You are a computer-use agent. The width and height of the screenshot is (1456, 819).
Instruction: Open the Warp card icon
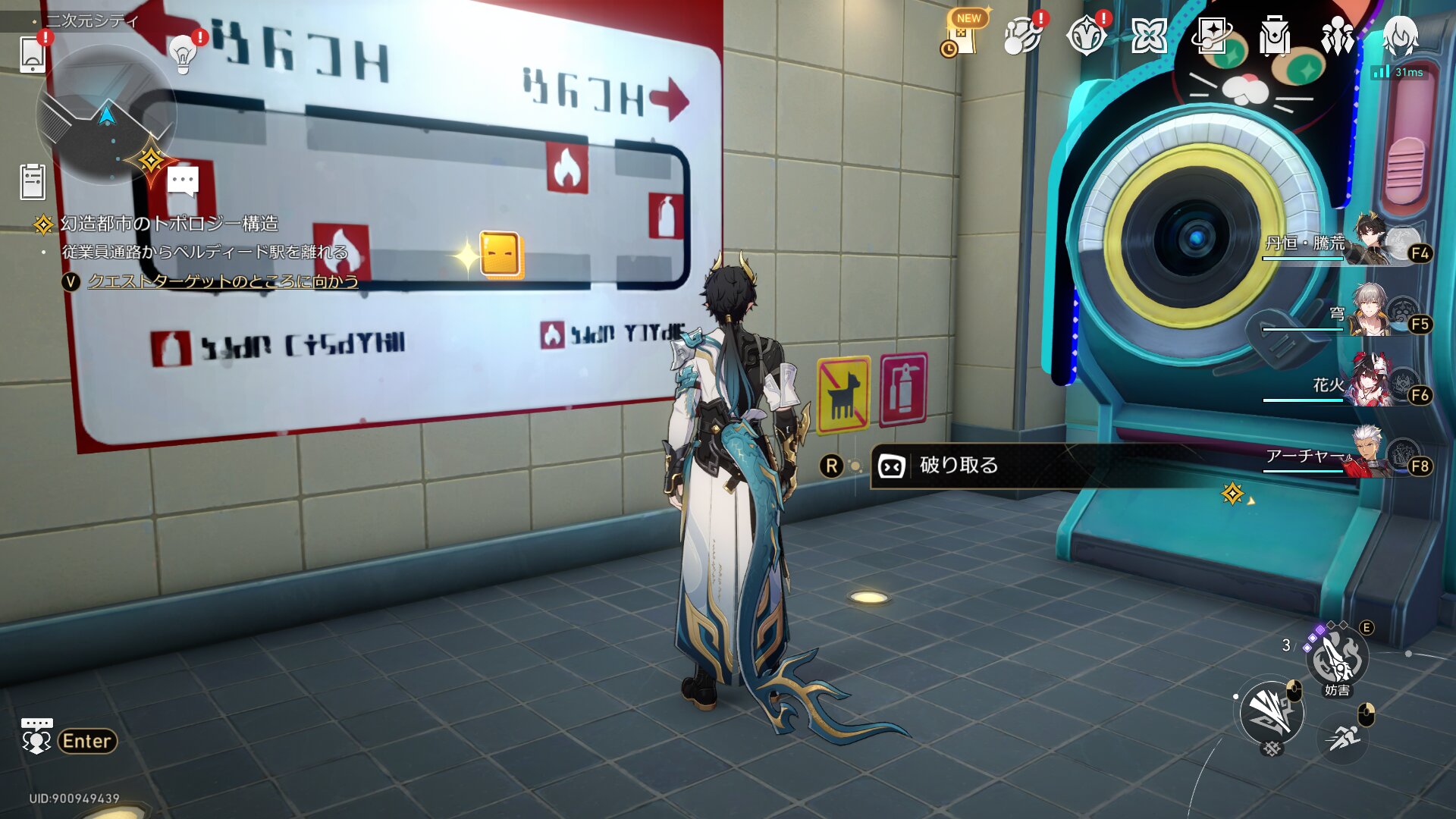click(1211, 36)
